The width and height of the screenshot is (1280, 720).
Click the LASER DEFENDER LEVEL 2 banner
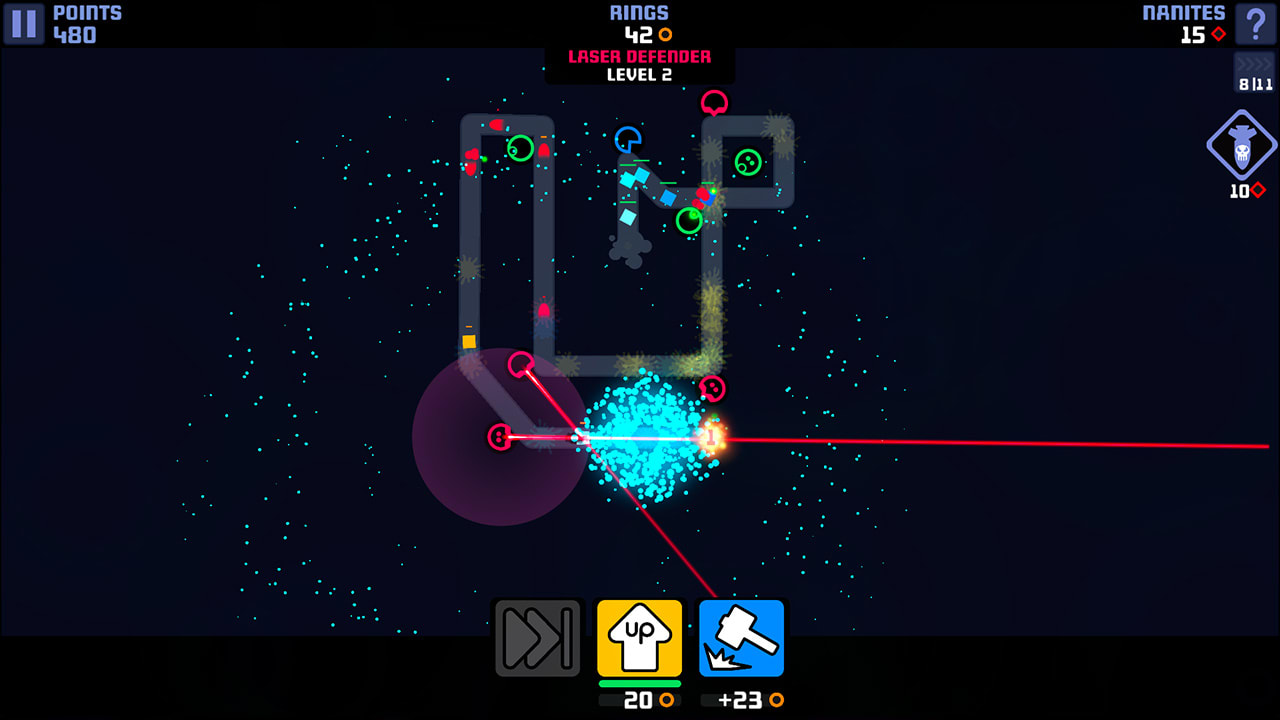(639, 65)
